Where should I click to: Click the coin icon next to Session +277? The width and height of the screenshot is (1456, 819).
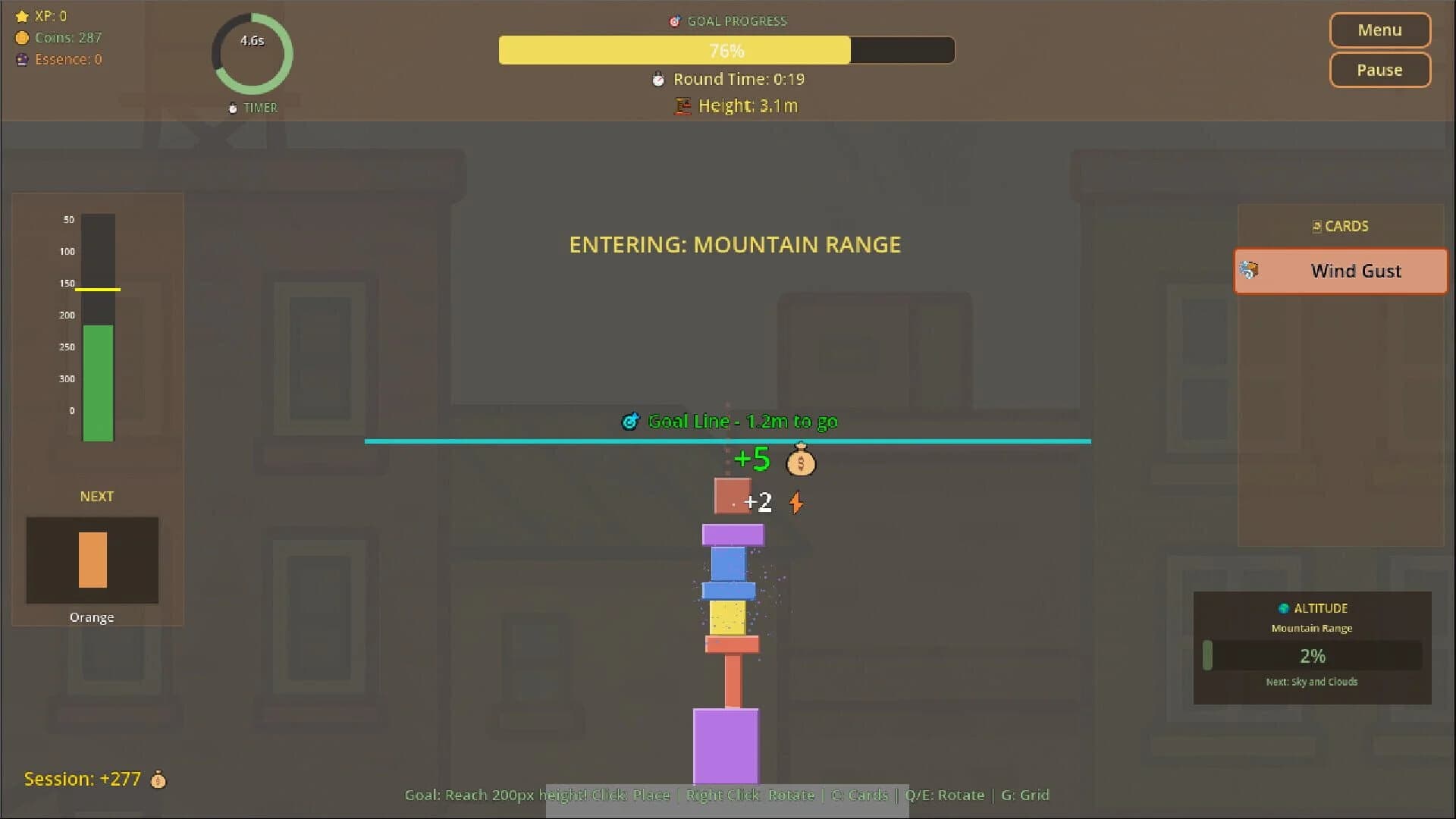coord(158,779)
